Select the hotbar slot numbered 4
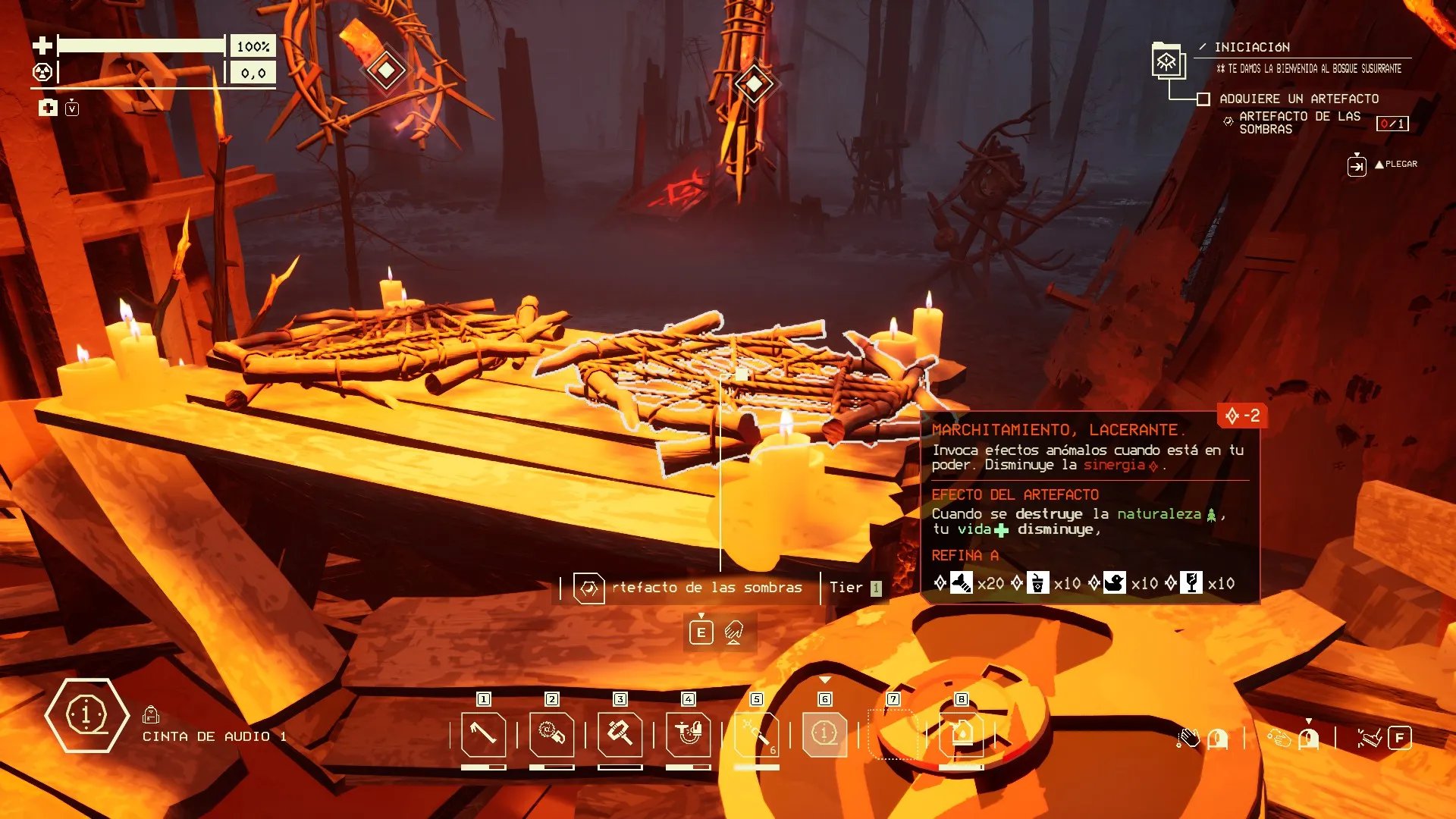1456x819 pixels. [x=688, y=734]
